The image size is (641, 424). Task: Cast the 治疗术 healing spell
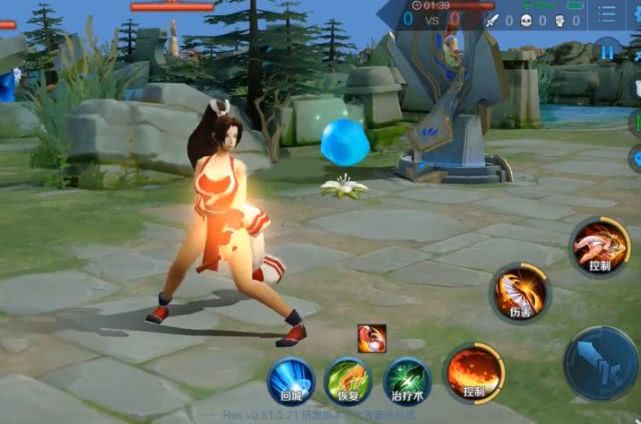tap(407, 381)
